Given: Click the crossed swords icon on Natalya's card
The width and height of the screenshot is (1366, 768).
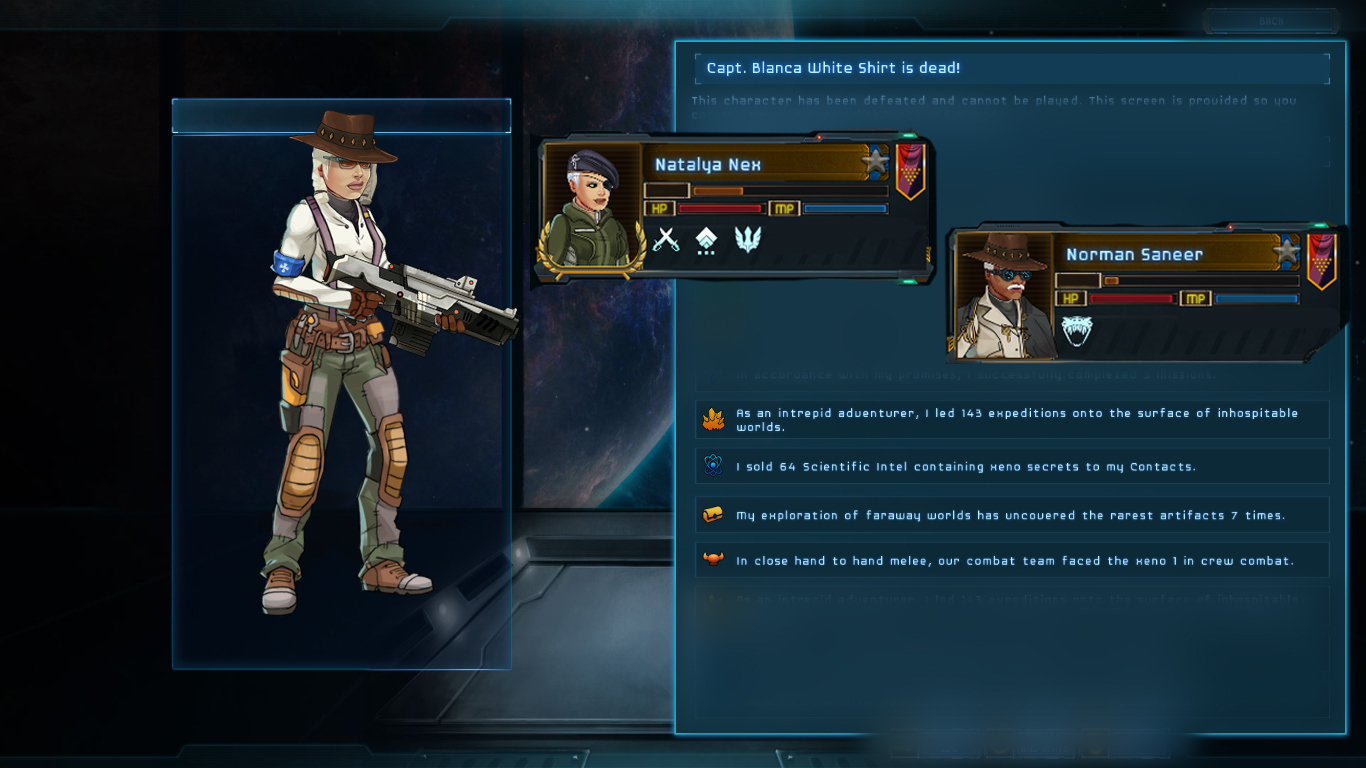Looking at the screenshot, I should (665, 240).
